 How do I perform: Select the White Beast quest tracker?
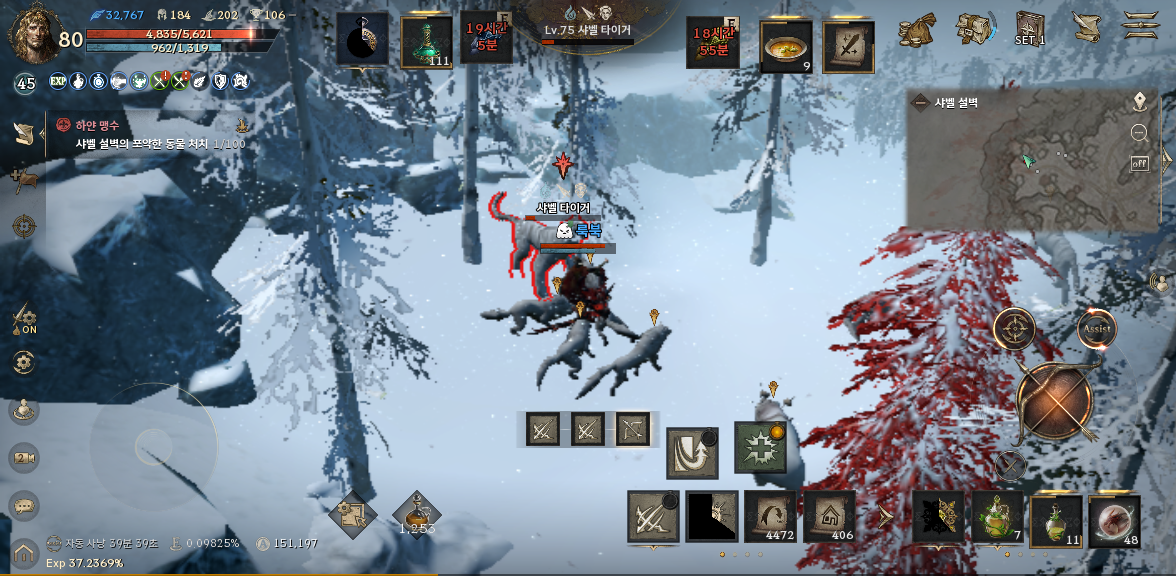coord(150,134)
